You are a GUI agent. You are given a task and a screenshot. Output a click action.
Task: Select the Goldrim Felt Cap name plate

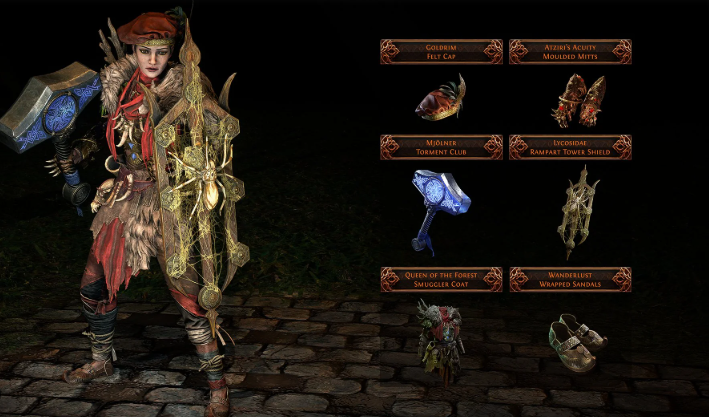(441, 51)
